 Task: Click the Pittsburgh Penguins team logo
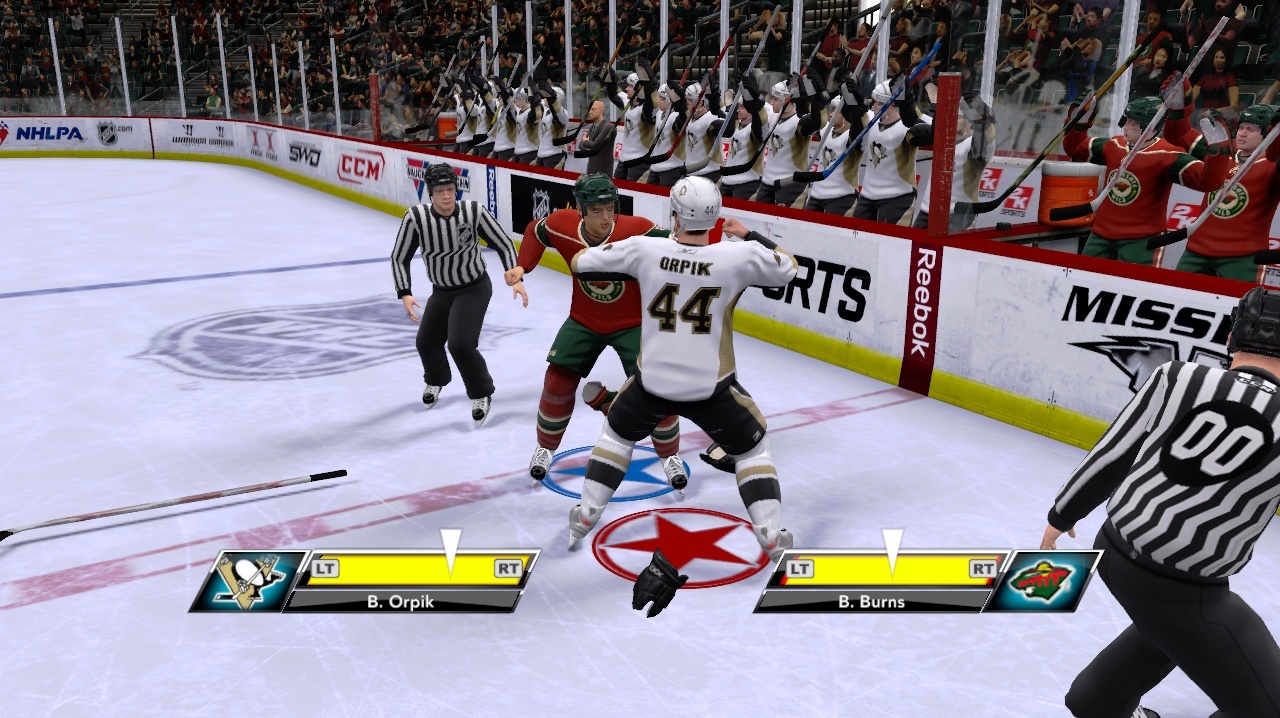[x=249, y=580]
